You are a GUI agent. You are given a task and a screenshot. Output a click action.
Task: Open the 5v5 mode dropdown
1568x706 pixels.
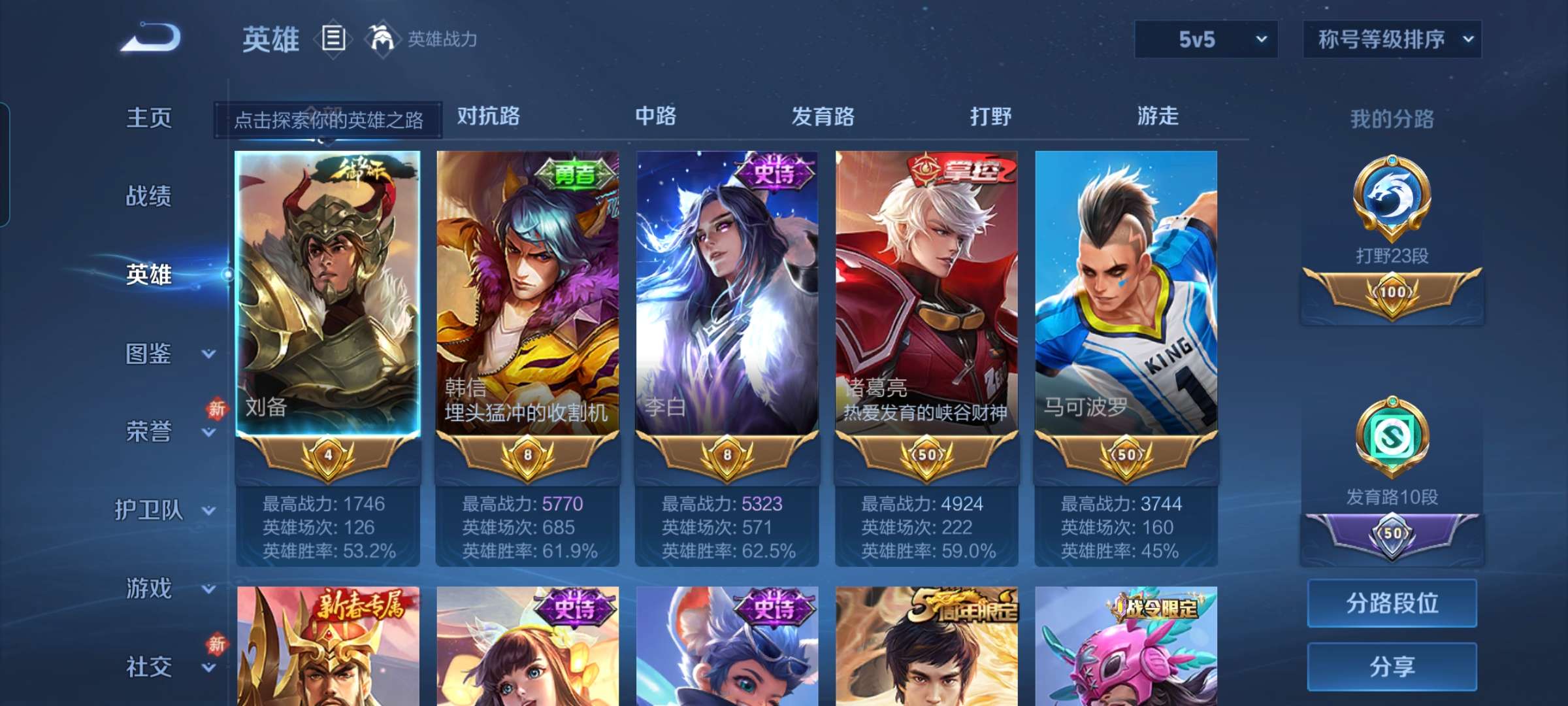click(x=1205, y=39)
